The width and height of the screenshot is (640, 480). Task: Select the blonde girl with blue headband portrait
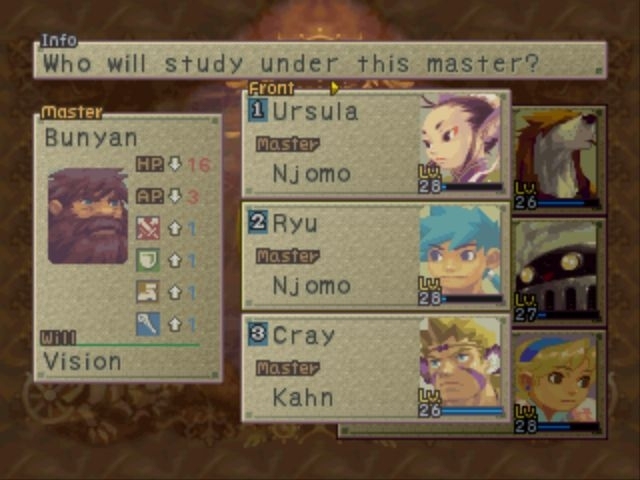(558, 382)
